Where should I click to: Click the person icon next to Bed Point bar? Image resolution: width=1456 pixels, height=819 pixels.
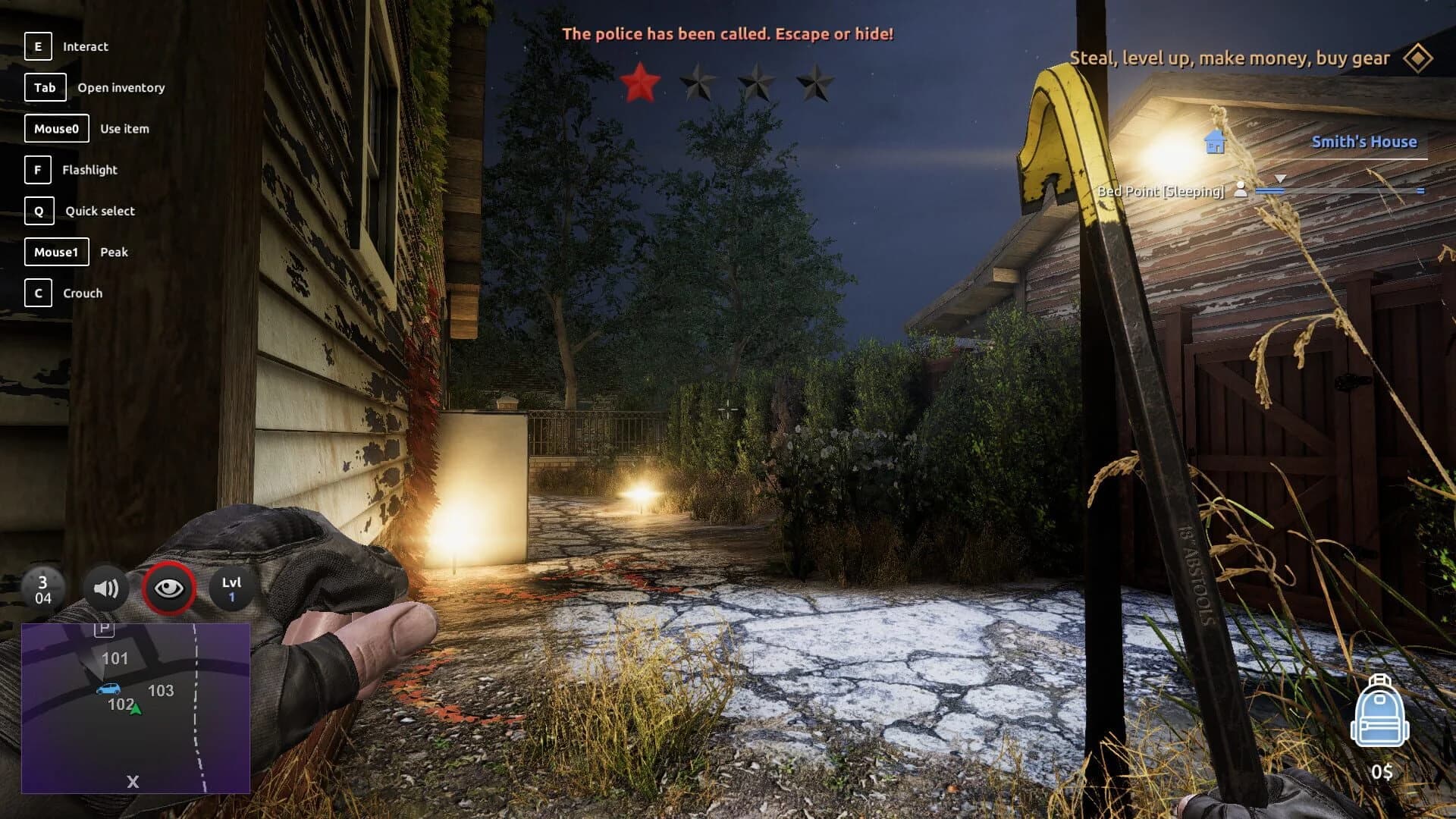click(1241, 191)
